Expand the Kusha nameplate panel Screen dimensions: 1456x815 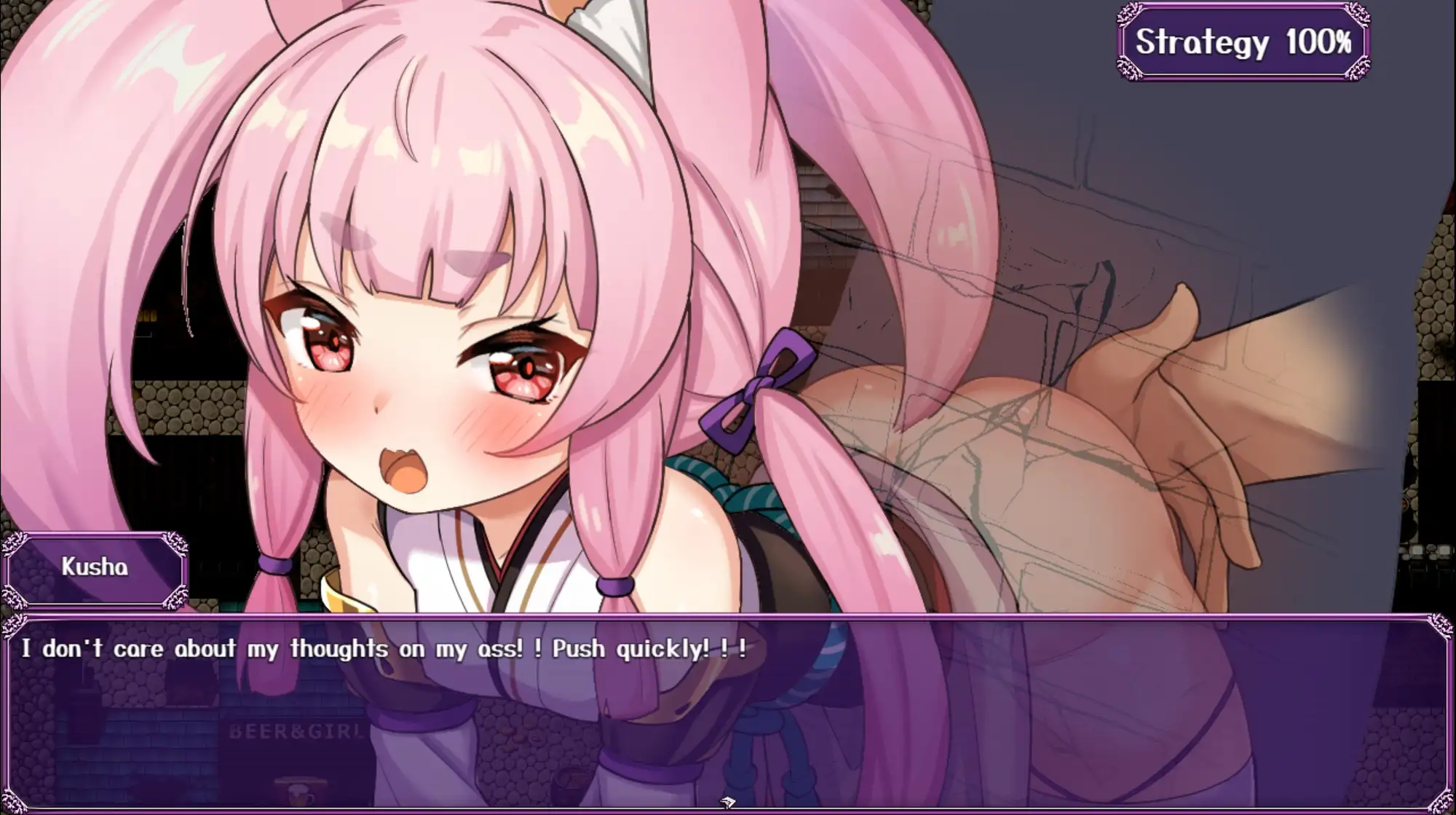(x=95, y=570)
